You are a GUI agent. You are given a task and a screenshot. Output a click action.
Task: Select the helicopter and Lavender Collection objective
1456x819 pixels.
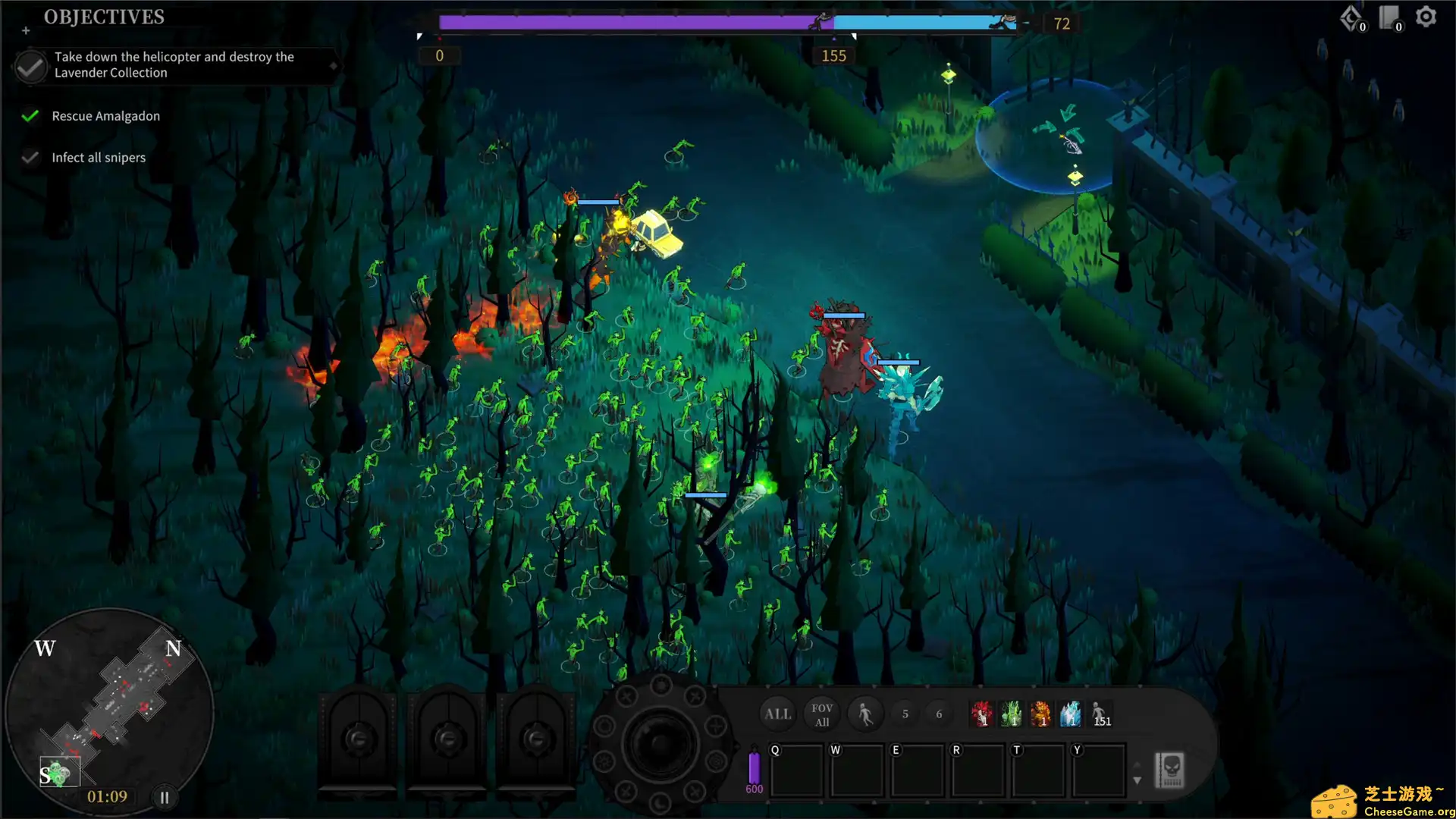[x=174, y=65]
